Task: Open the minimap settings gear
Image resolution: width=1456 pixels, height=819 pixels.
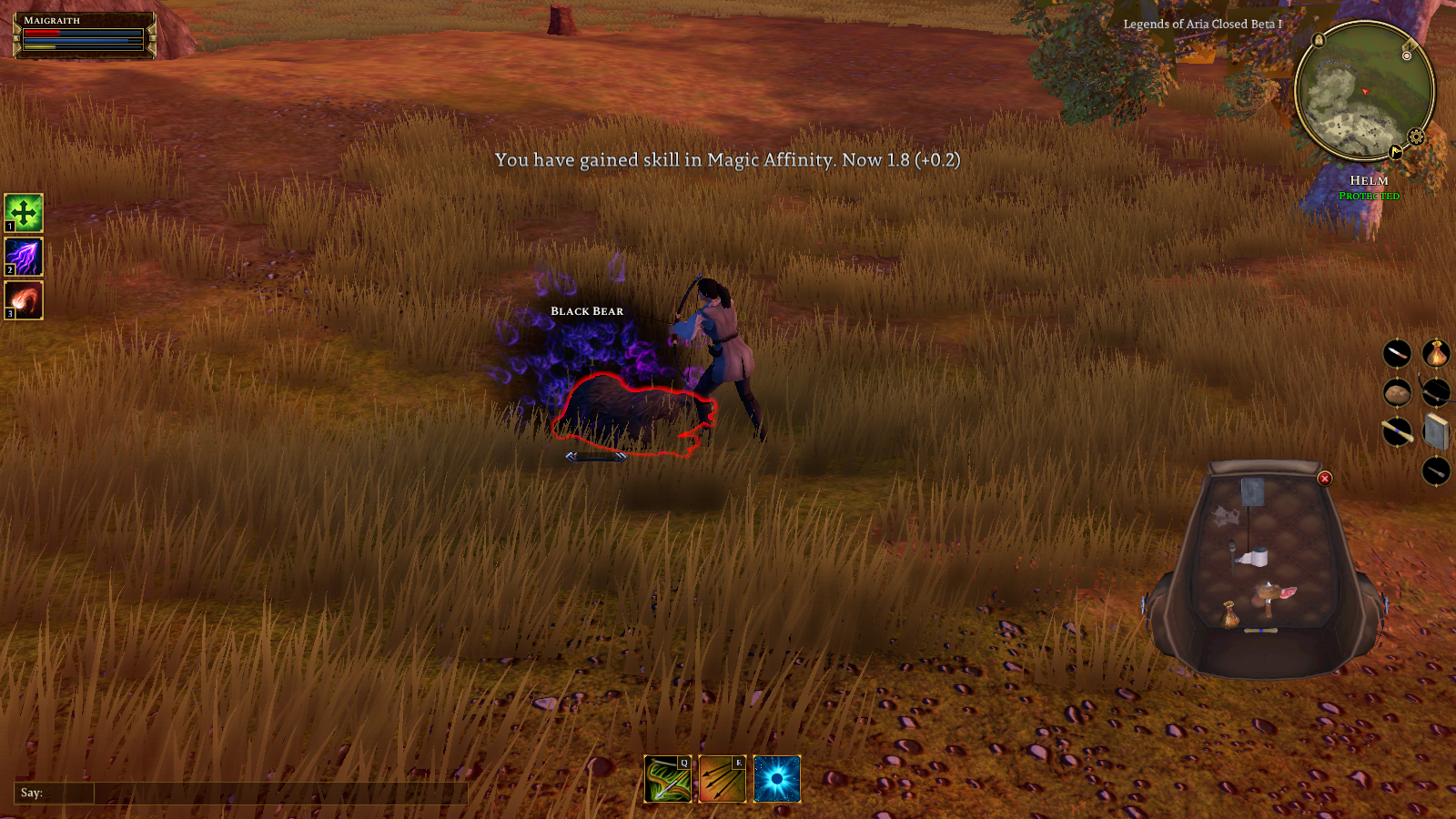Action: click(1416, 137)
